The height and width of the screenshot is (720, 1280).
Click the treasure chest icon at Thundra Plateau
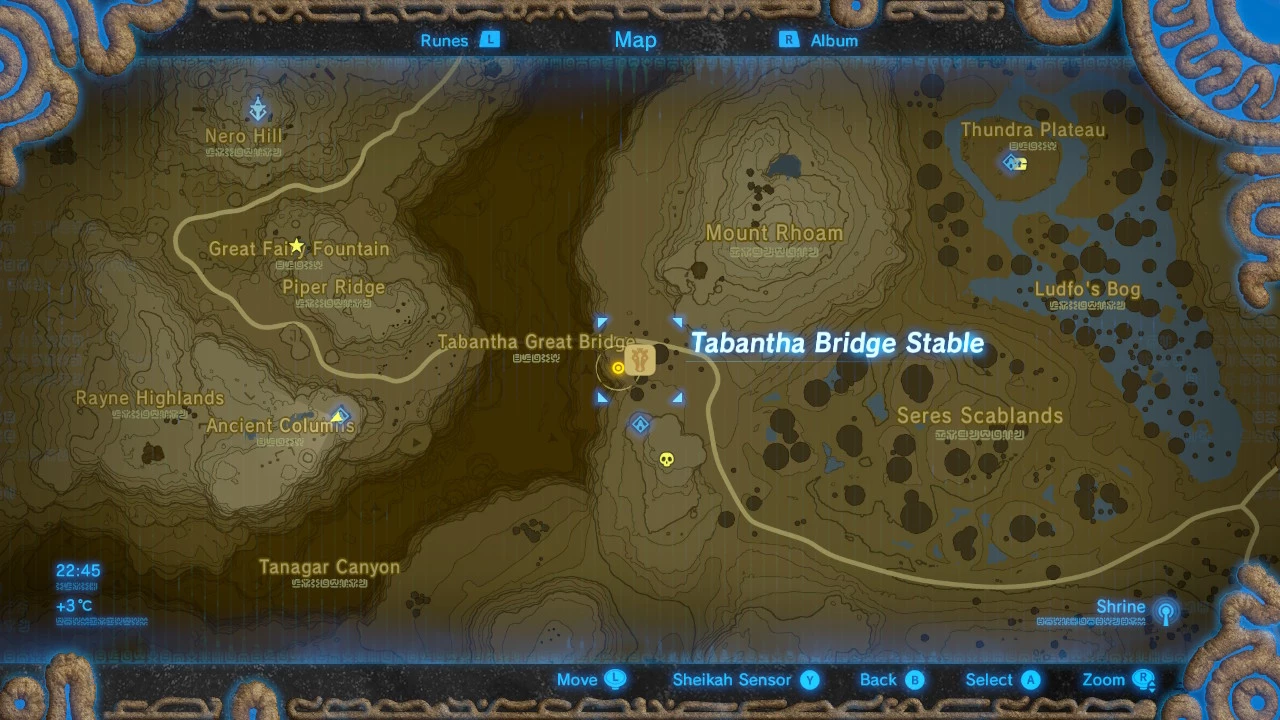(x=1021, y=166)
